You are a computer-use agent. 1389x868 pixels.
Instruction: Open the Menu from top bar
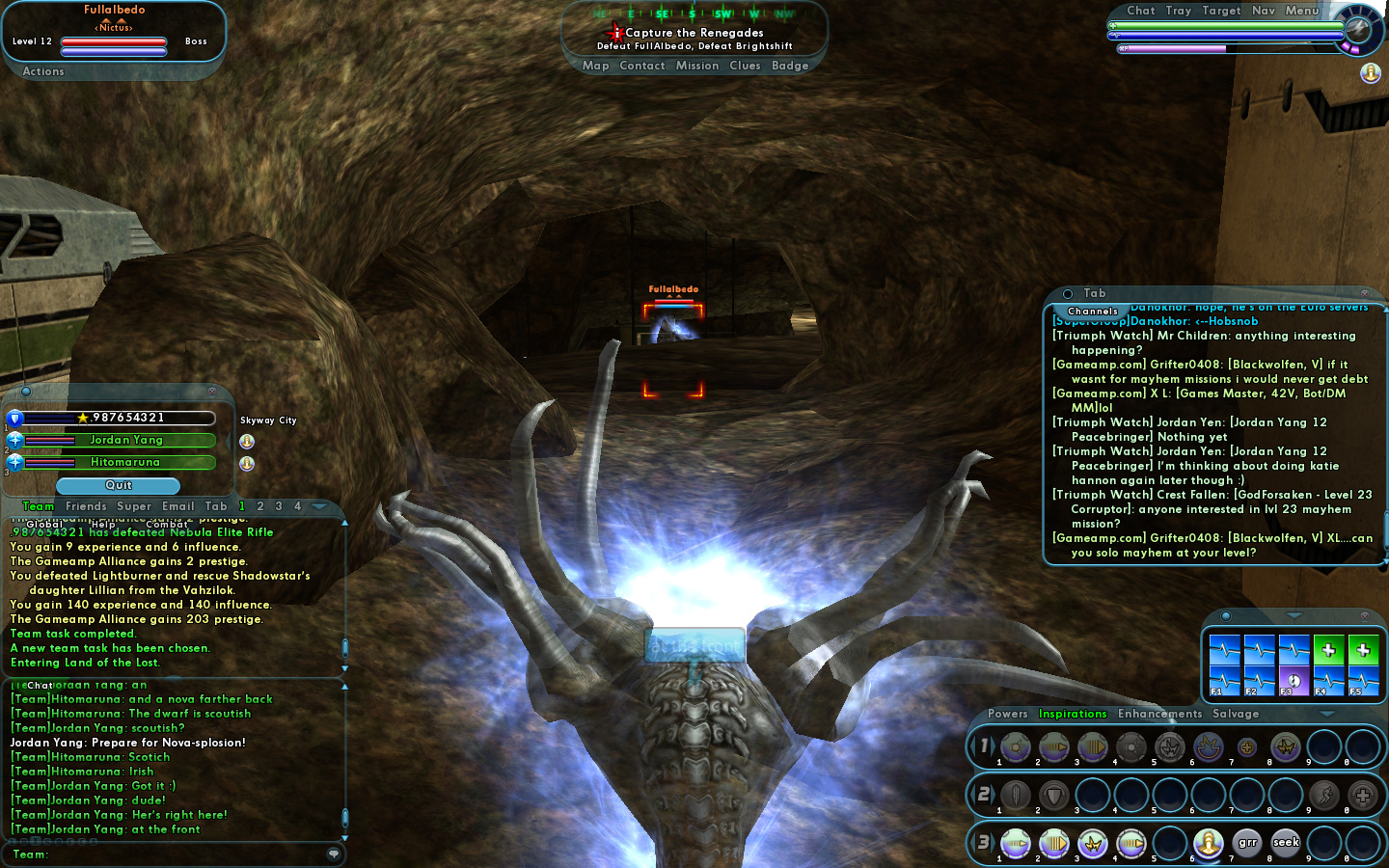(x=1301, y=11)
